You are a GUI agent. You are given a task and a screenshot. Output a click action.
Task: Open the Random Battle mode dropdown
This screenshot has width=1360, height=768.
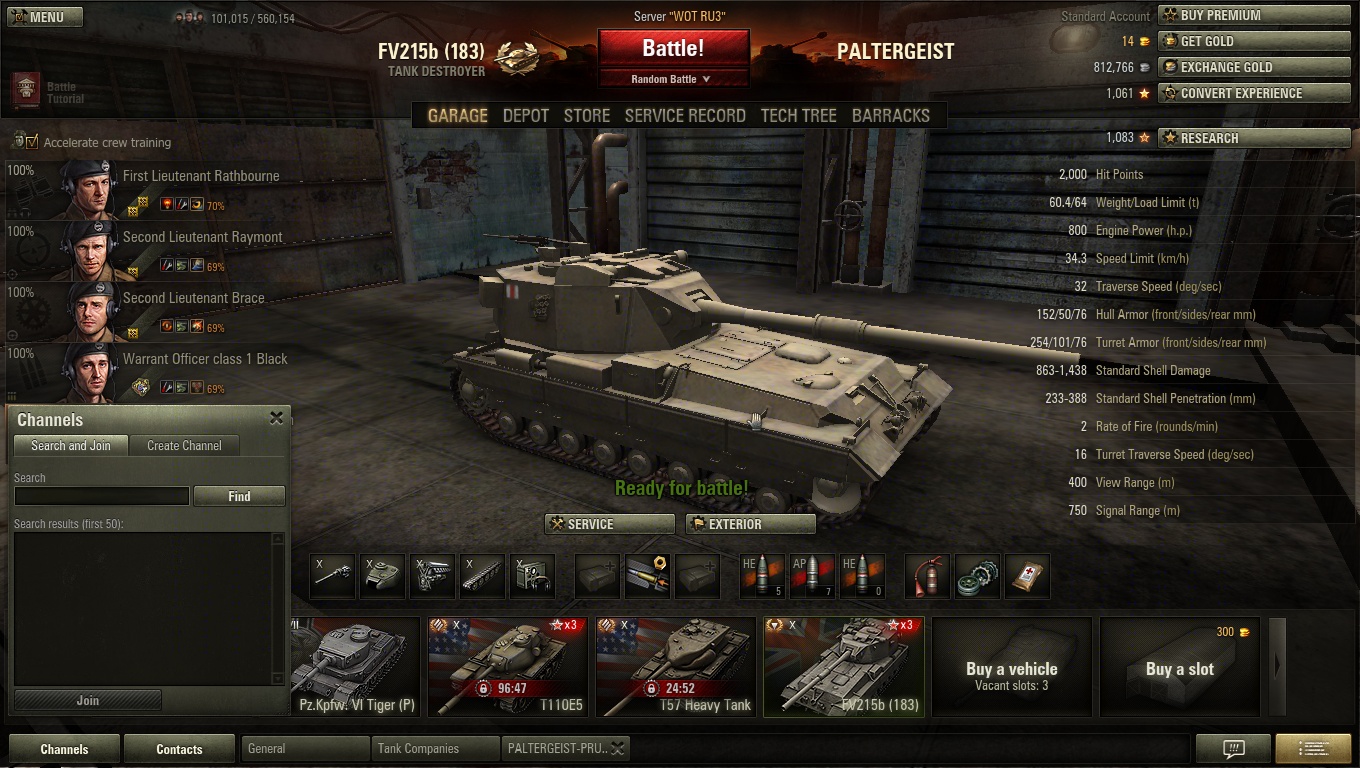[x=673, y=79]
